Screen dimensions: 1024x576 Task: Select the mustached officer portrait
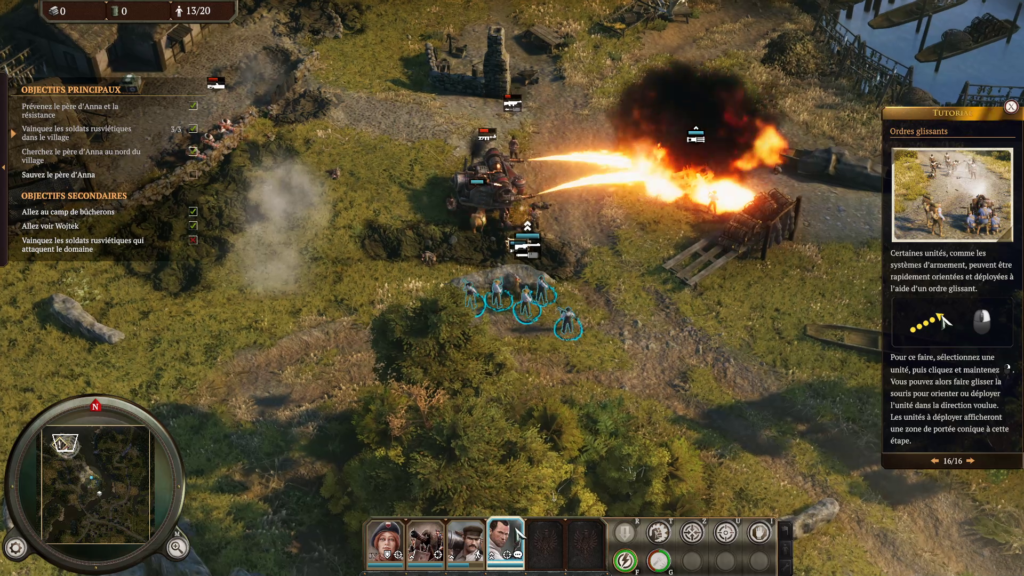465,543
